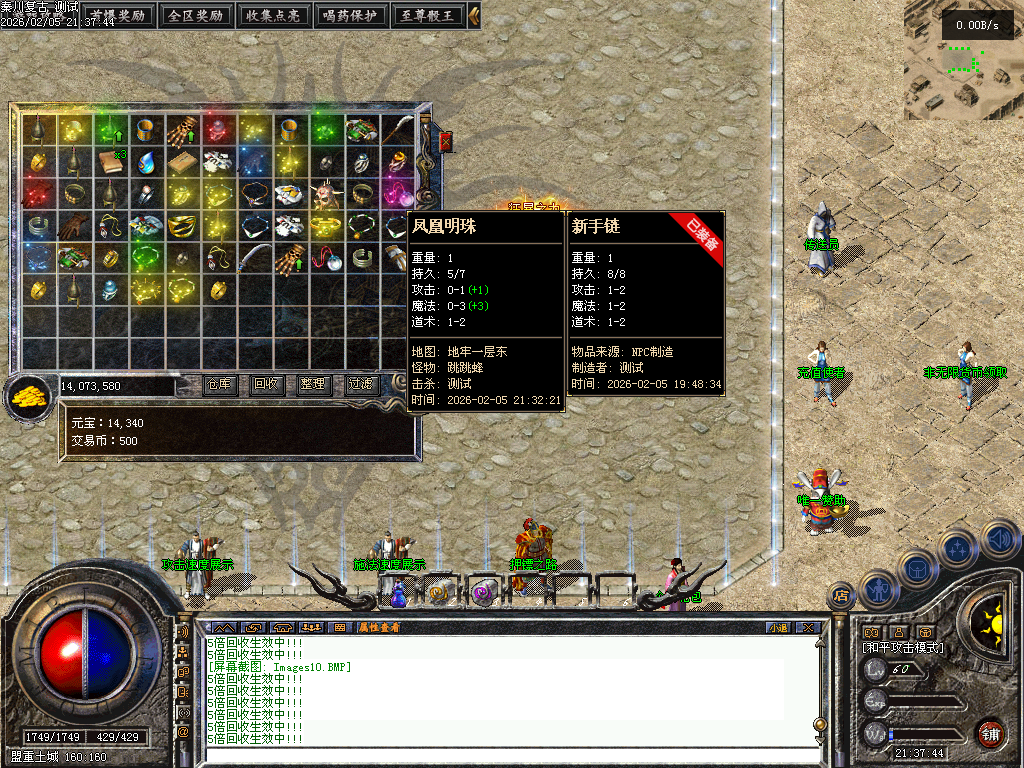Open the 属性查看 attribute view tab

[x=379, y=627]
